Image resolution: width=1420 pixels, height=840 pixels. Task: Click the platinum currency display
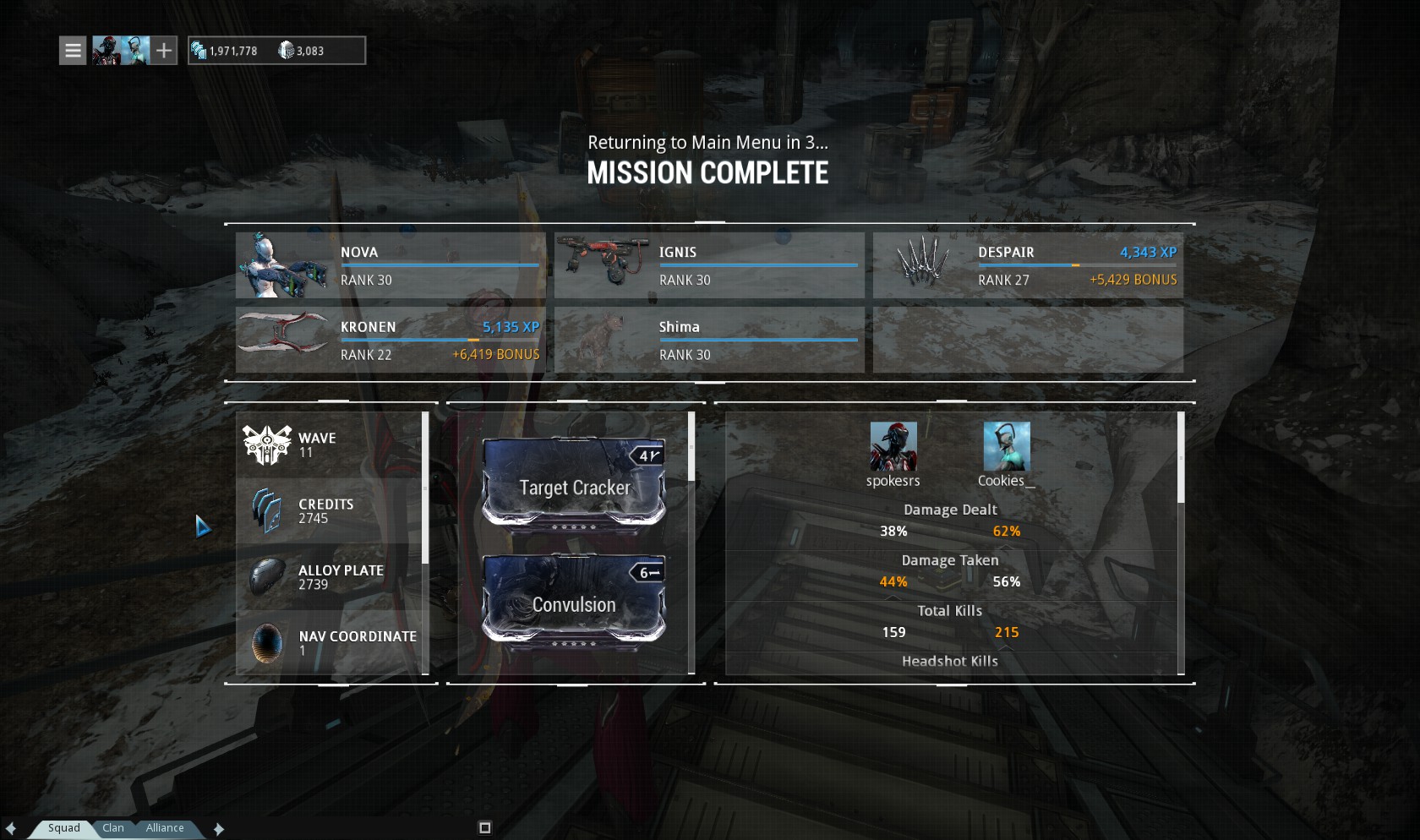300,51
